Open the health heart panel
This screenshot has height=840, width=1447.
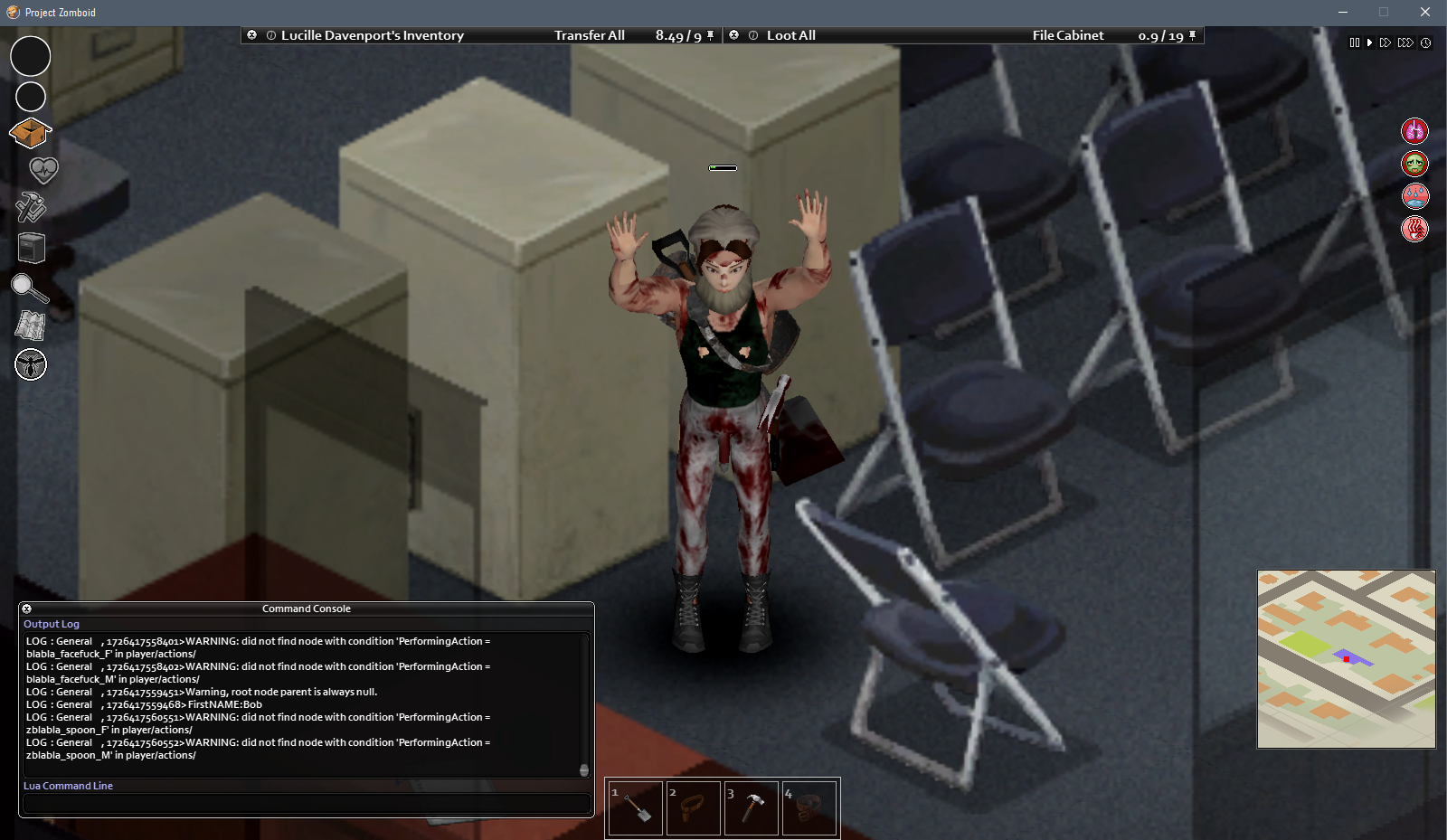point(43,169)
